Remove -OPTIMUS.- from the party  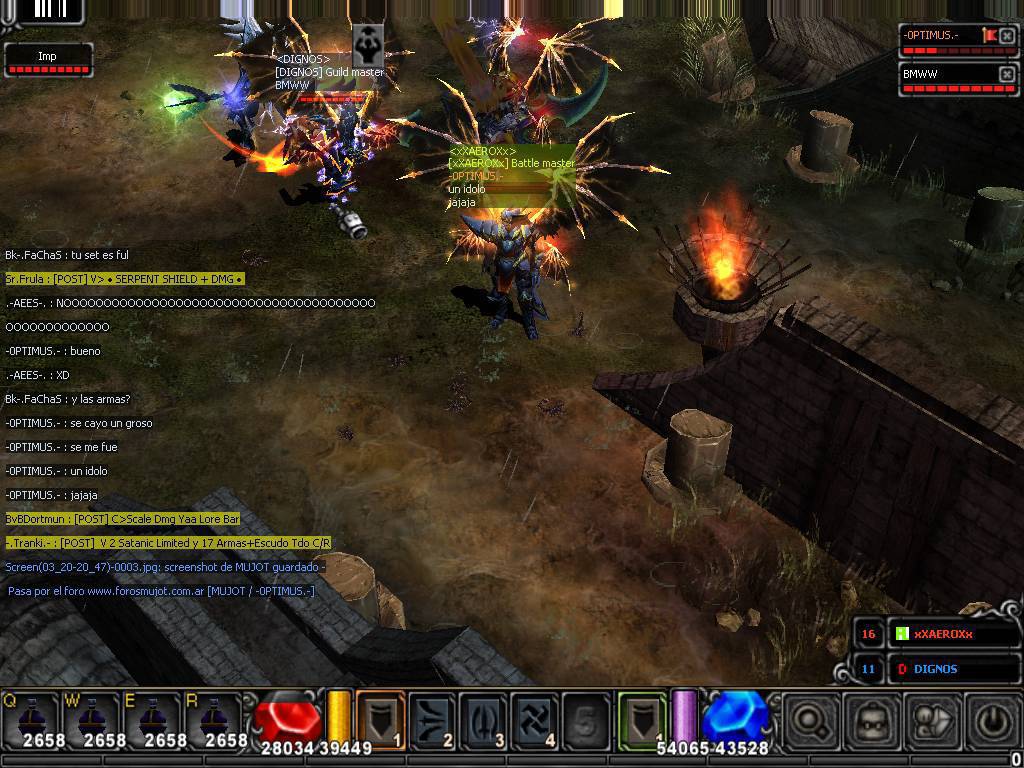[x=1007, y=36]
